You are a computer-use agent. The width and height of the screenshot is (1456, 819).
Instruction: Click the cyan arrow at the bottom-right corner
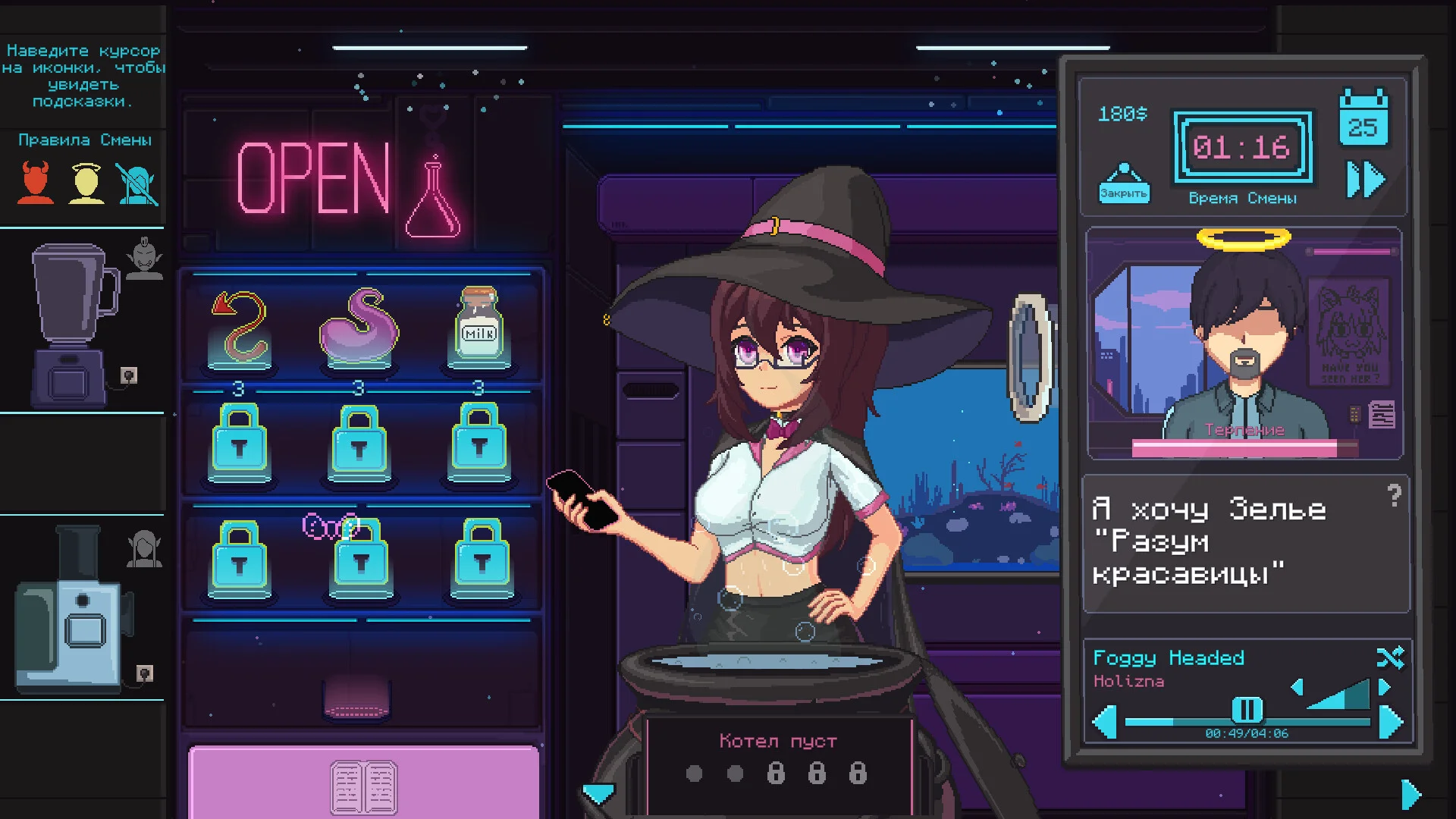pos(1410,795)
